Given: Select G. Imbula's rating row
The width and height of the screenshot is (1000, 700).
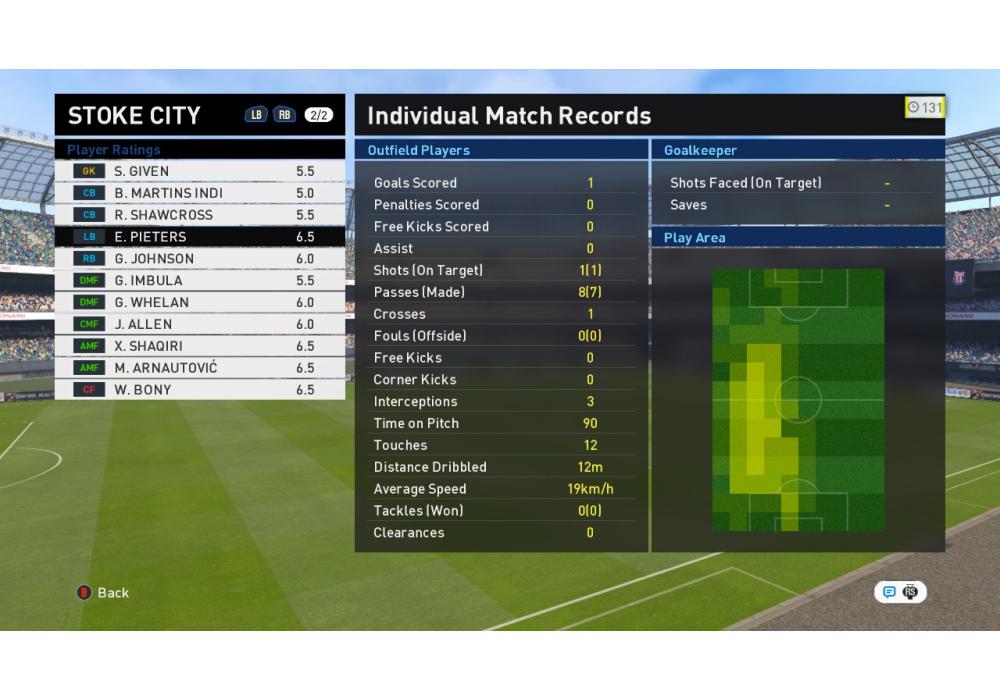Looking at the screenshot, I should pos(200,281).
